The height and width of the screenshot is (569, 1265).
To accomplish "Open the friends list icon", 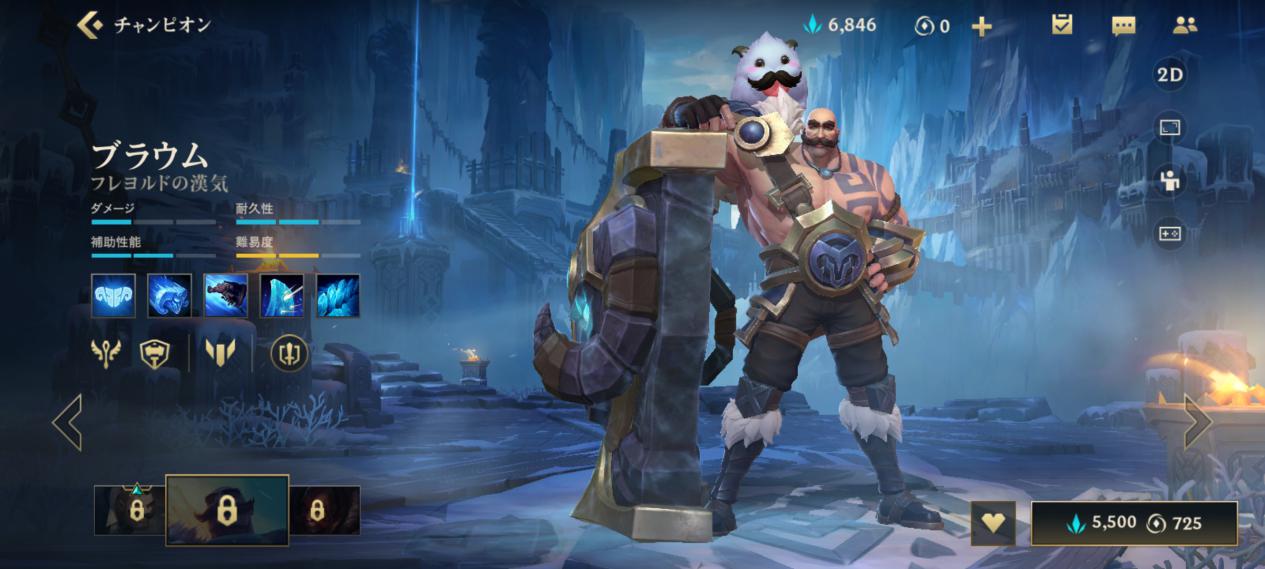I will point(1185,25).
